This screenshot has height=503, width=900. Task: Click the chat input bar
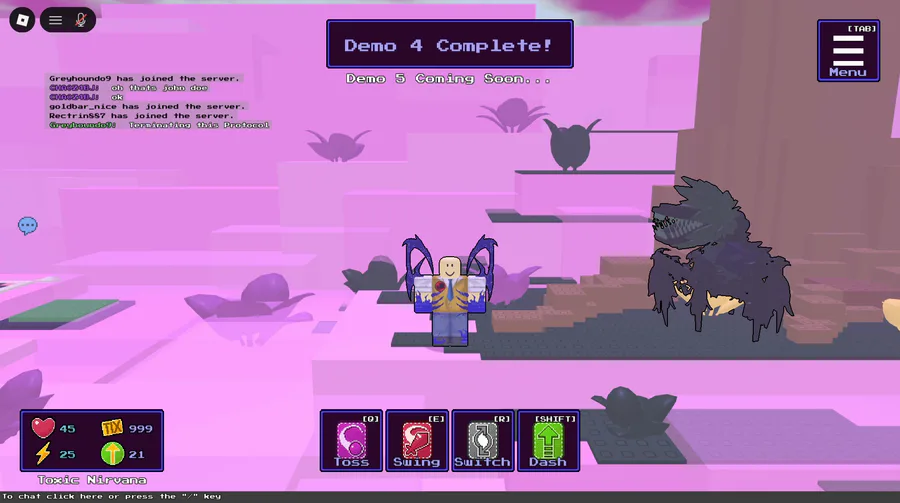(x=200, y=496)
